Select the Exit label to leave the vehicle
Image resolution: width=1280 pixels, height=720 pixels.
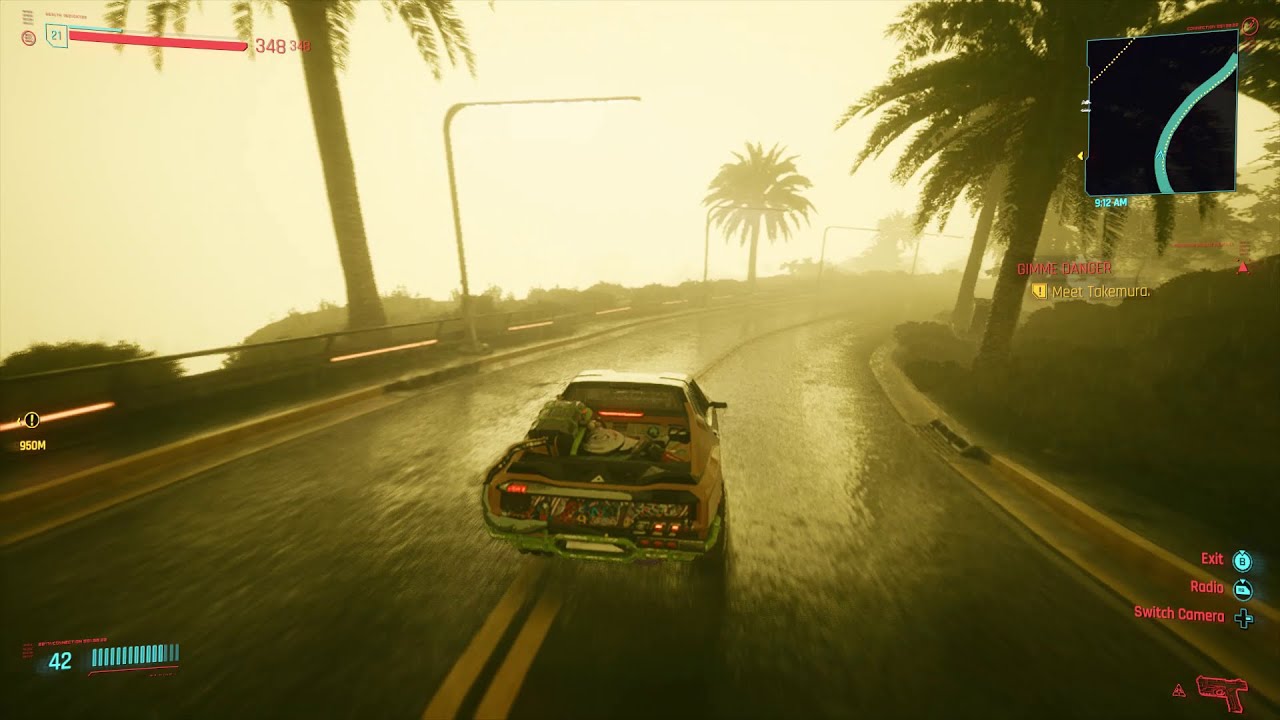(x=1213, y=559)
